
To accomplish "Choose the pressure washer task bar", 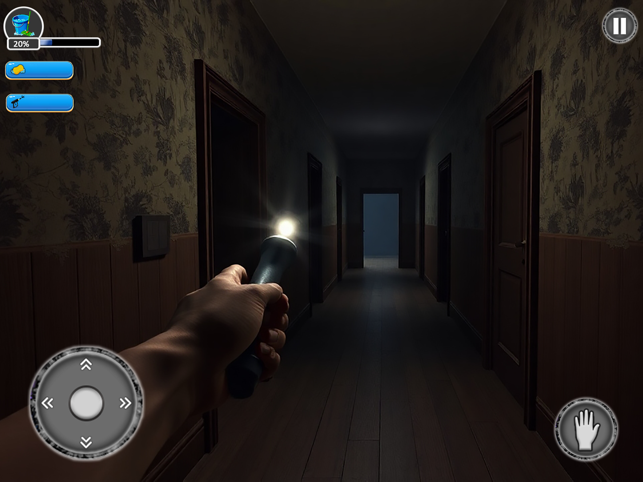I will (x=39, y=102).
